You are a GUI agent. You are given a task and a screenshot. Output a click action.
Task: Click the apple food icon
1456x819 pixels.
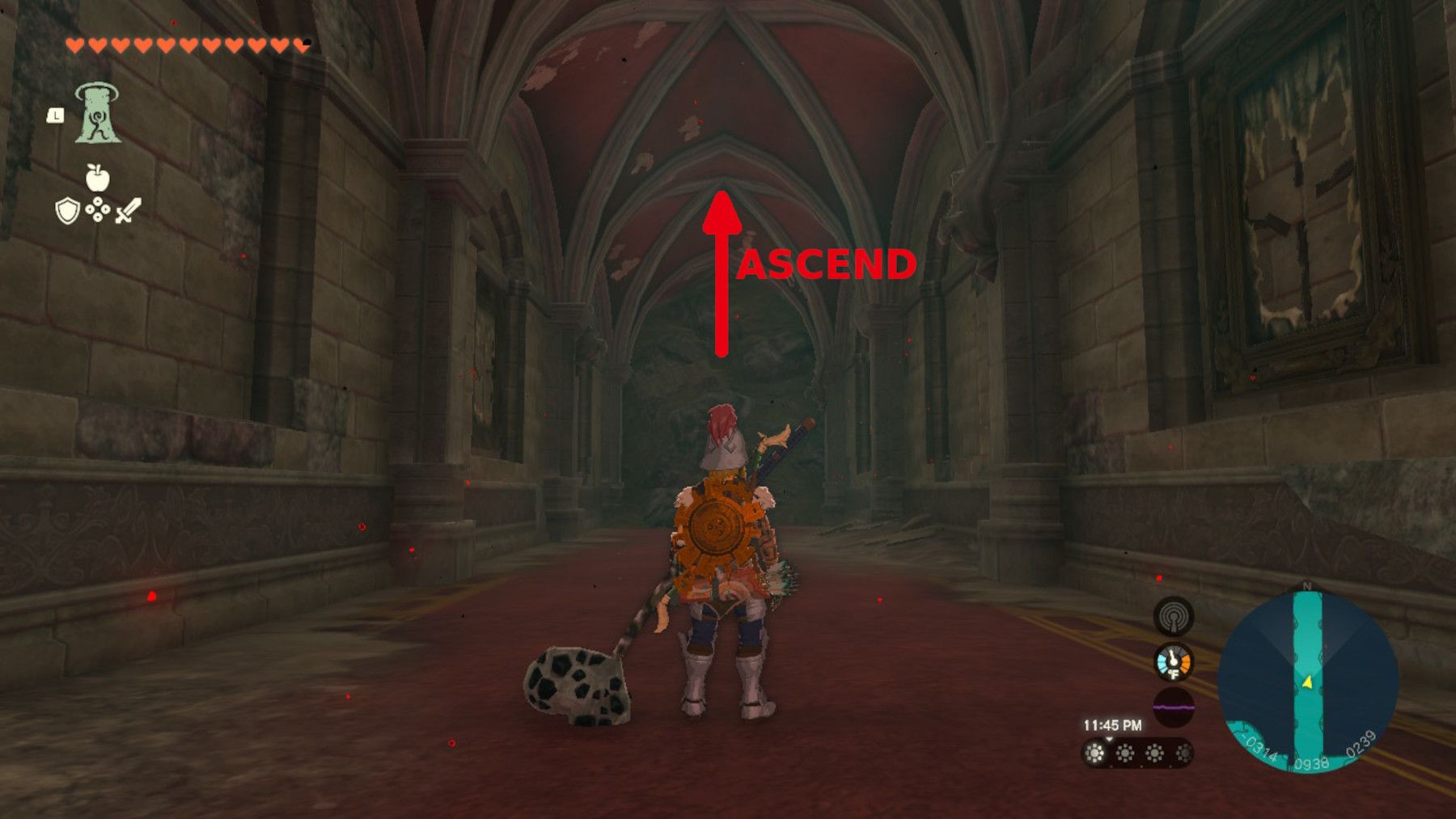[98, 179]
